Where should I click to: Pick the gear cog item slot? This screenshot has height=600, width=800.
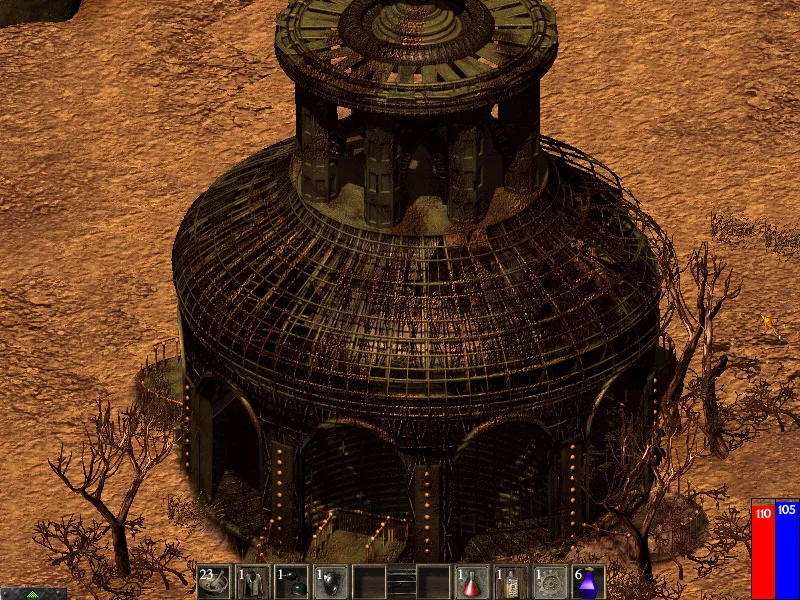point(550,581)
